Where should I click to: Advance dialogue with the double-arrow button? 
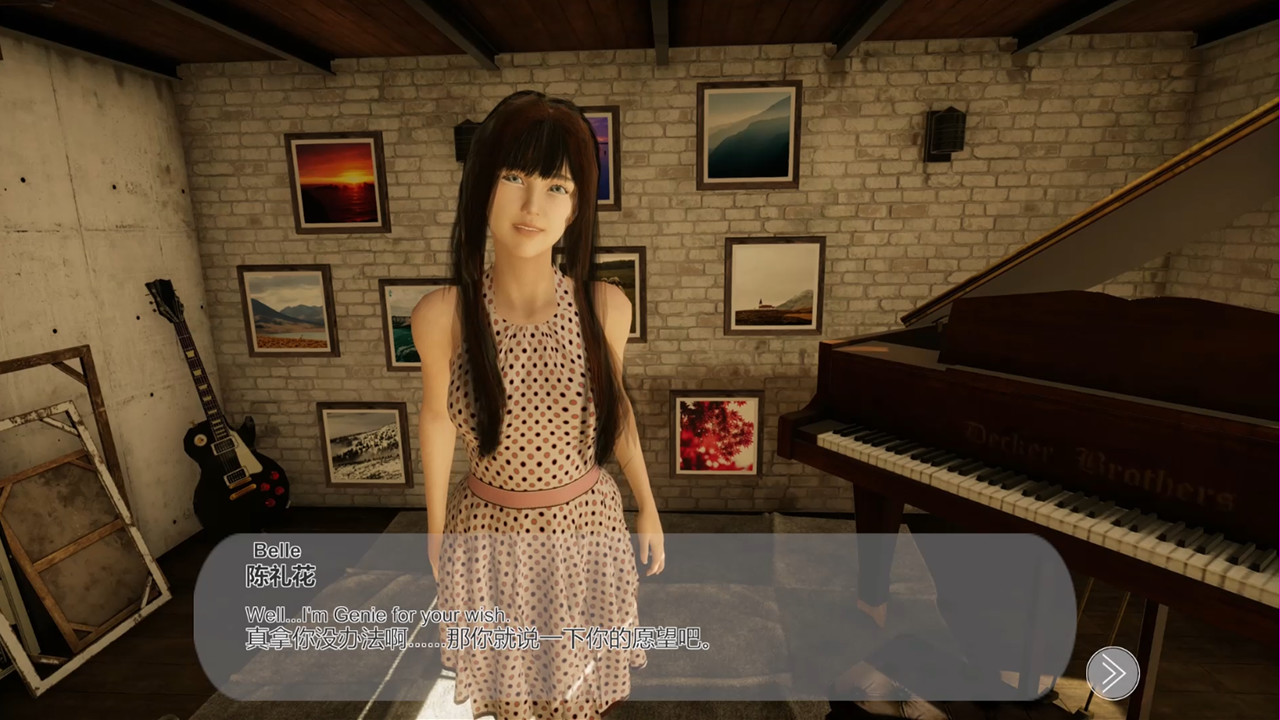pos(1112,673)
